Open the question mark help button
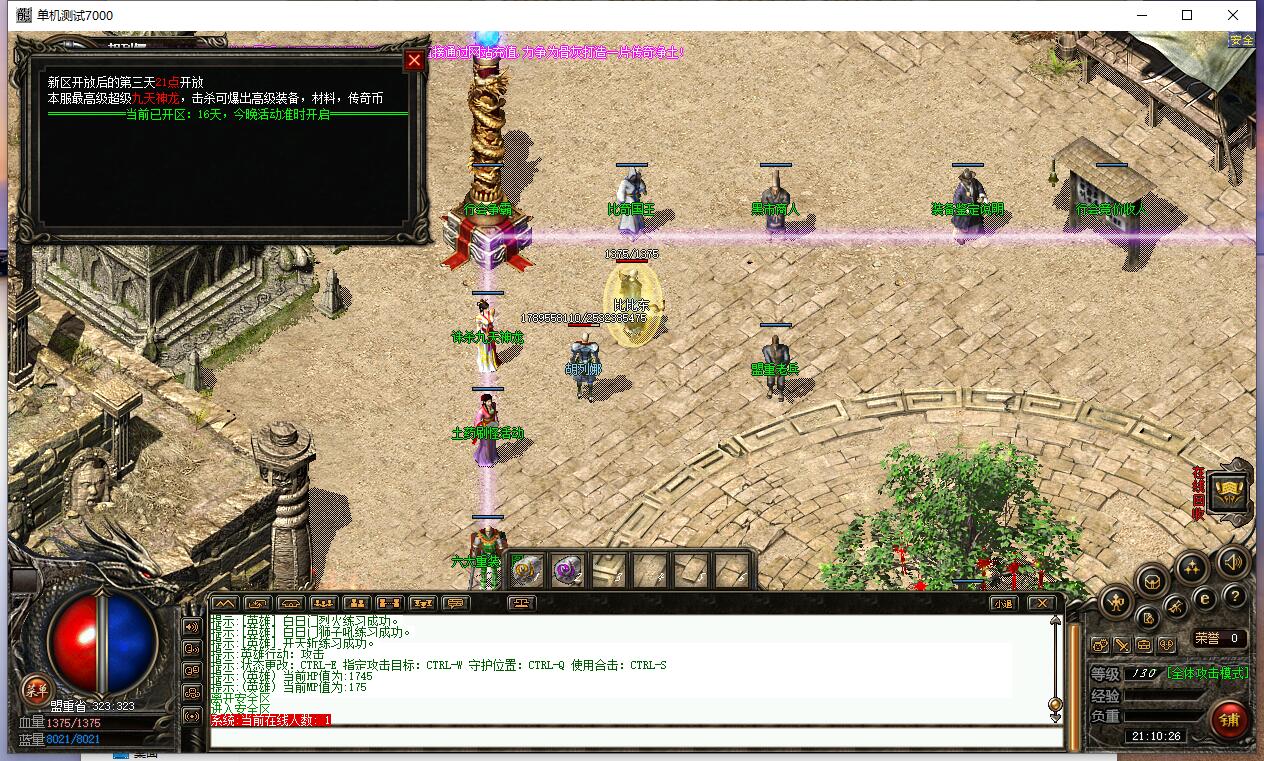Screen dimensions: 1264x761 [1235, 597]
